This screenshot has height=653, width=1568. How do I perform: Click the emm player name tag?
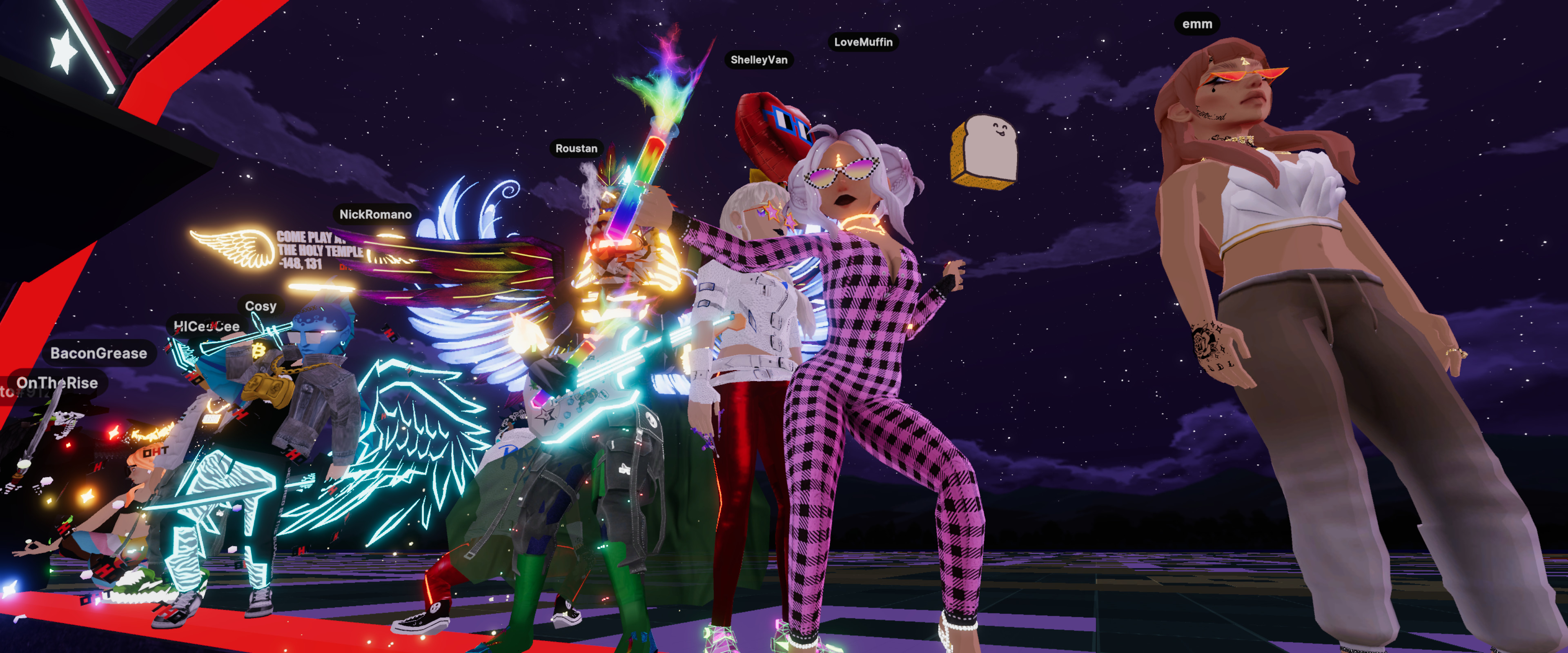click(1197, 24)
